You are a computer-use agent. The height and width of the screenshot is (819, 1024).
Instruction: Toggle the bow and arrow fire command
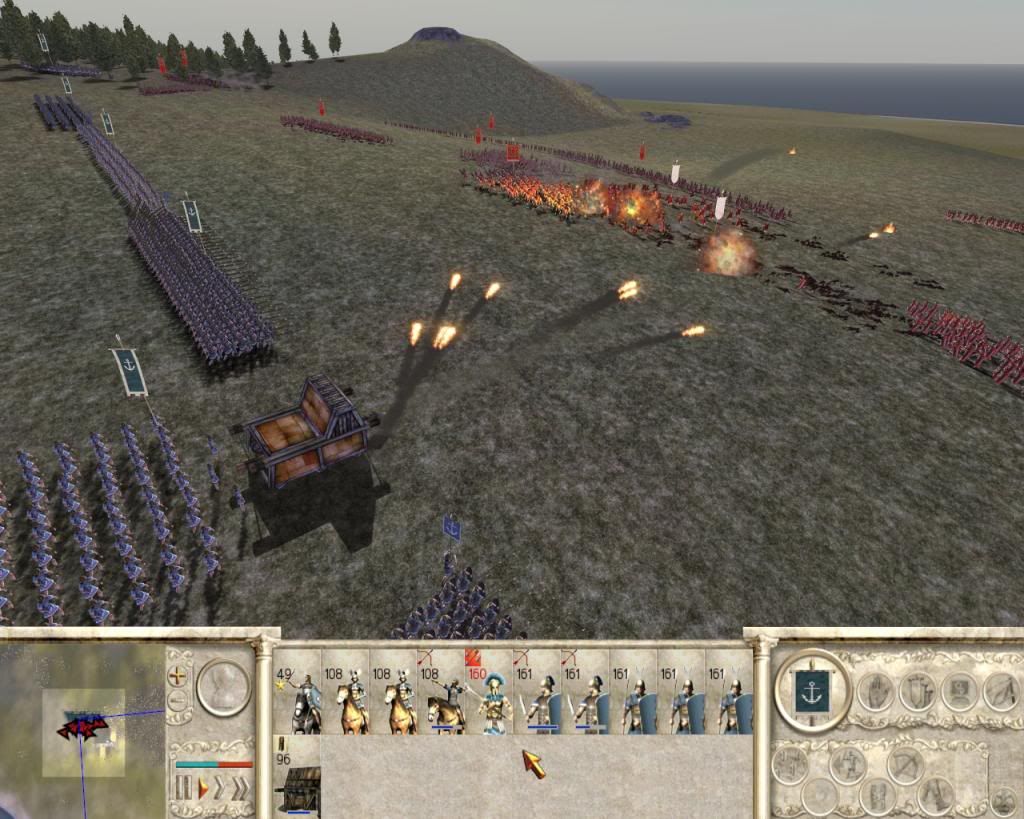[906, 765]
